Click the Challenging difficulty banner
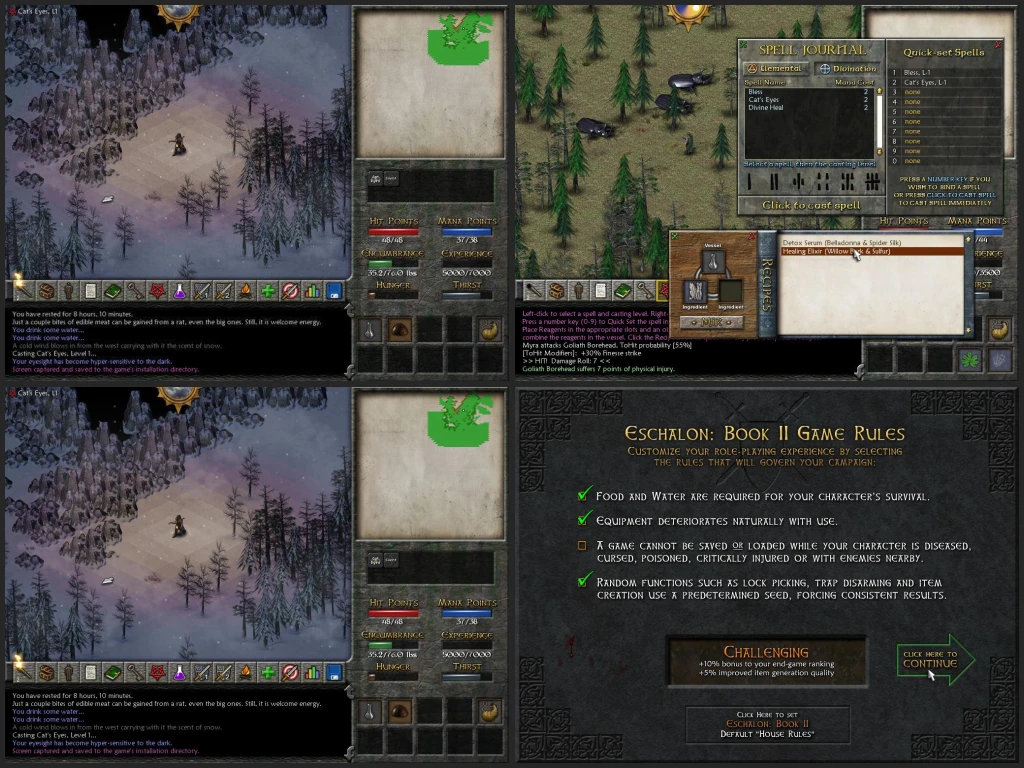This screenshot has height=768, width=1024. pyautogui.click(x=766, y=662)
